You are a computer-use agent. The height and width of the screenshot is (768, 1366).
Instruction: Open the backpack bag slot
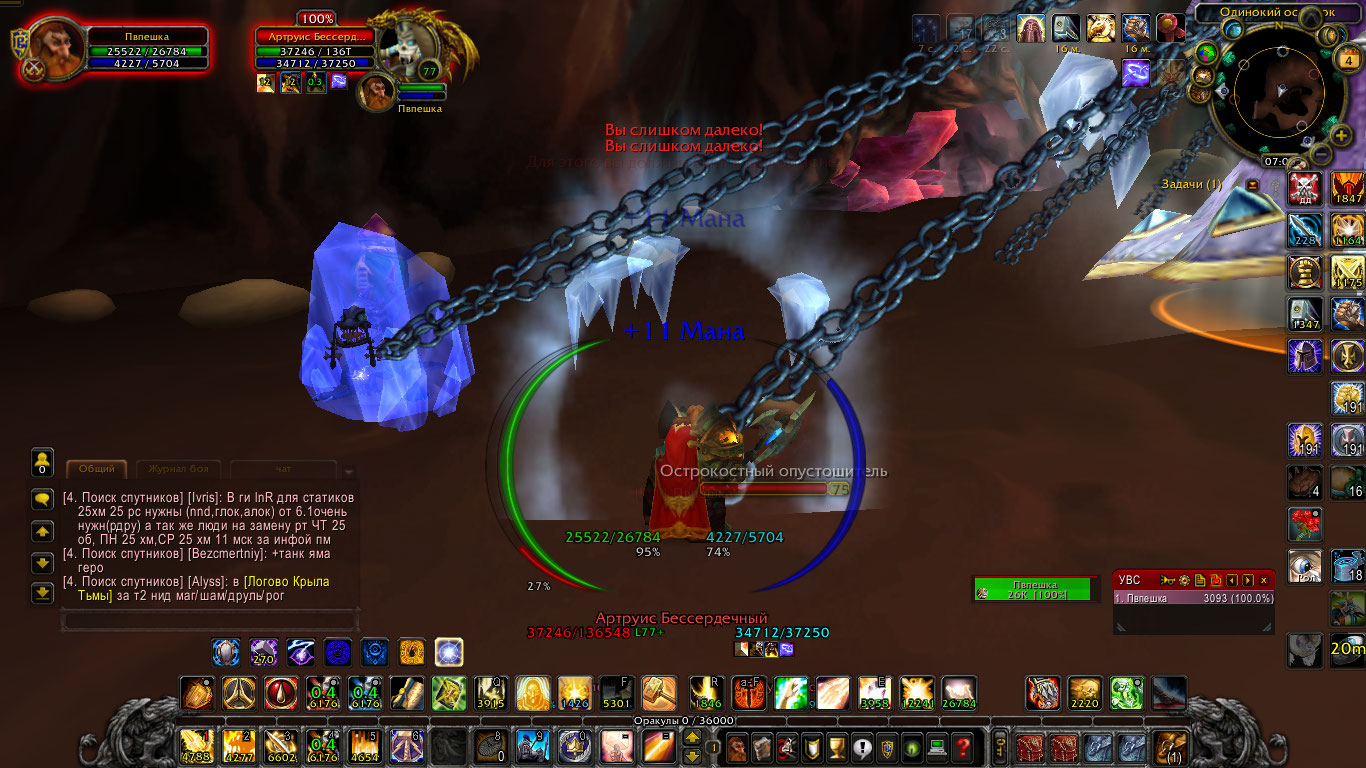coord(1168,747)
